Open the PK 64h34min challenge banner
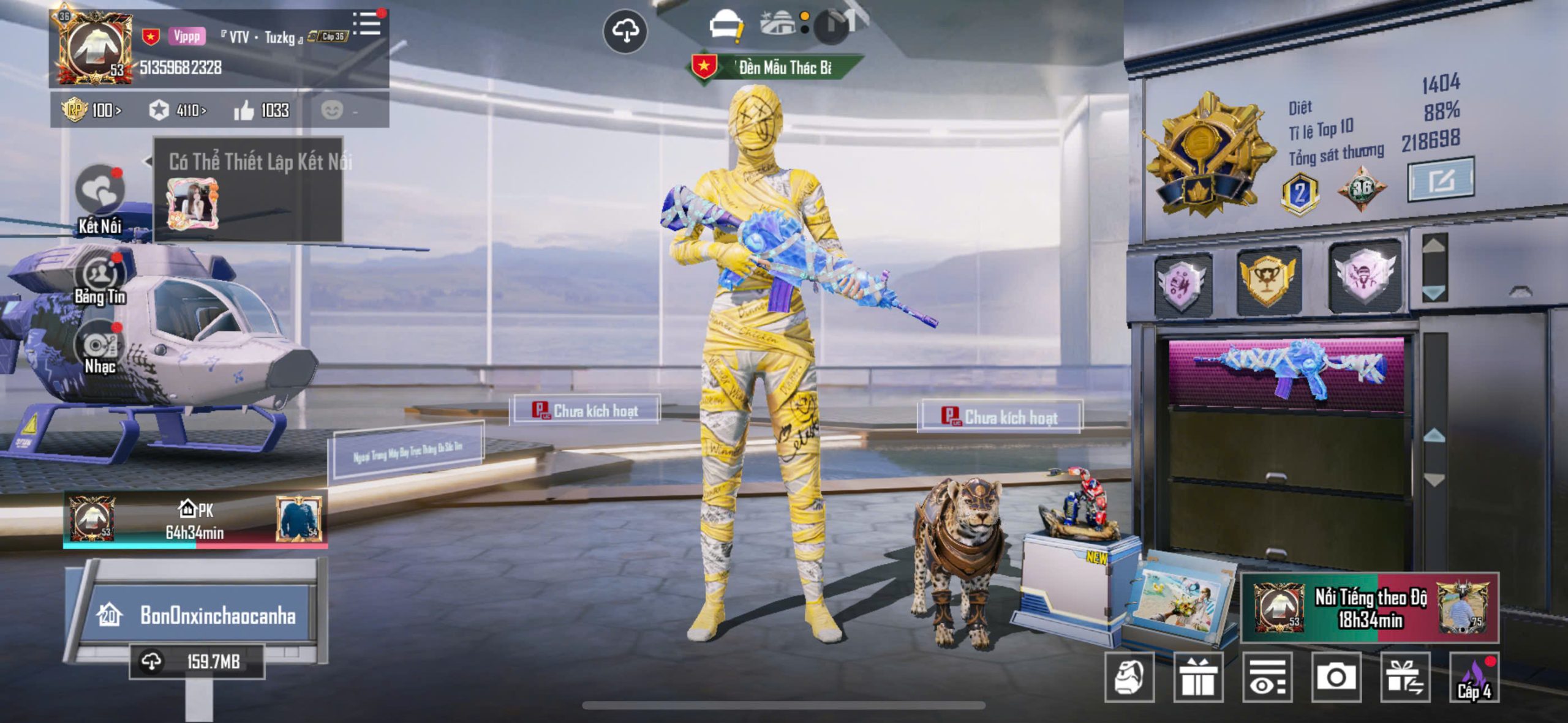1568x723 pixels. (x=195, y=520)
